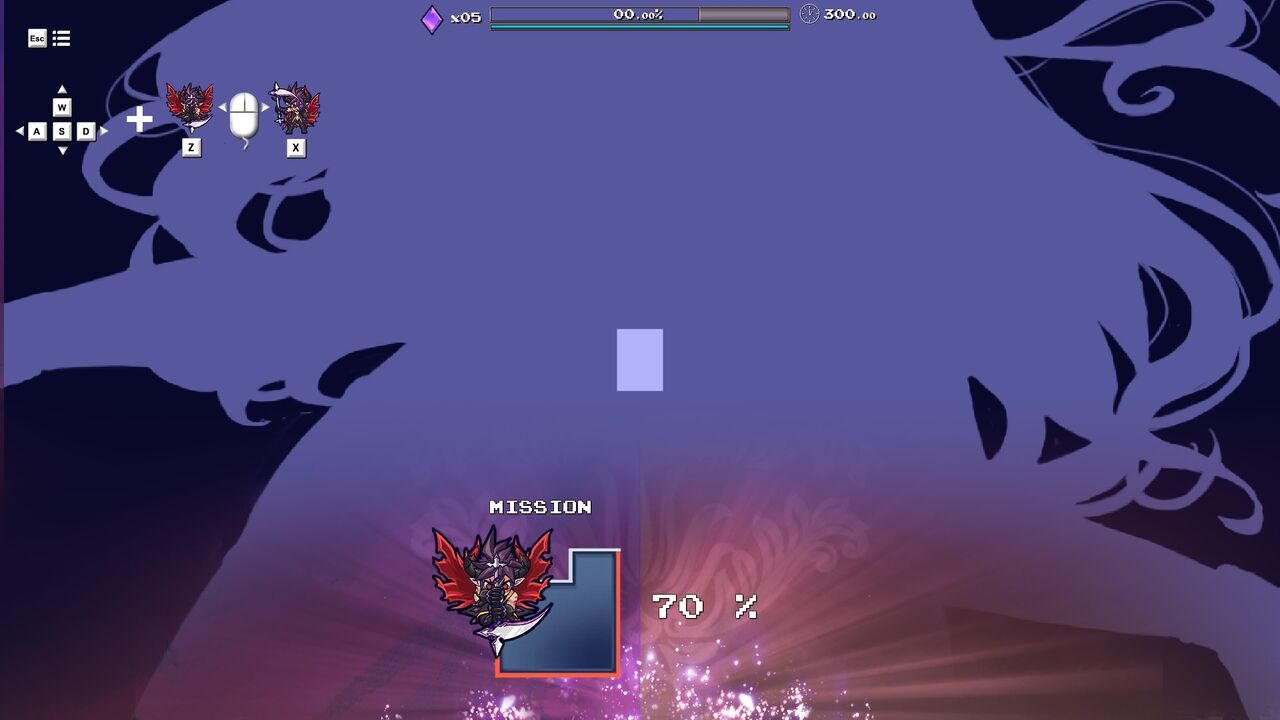This screenshot has height=720, width=1280.
Task: Open the menu via the list icon
Action: pos(61,38)
